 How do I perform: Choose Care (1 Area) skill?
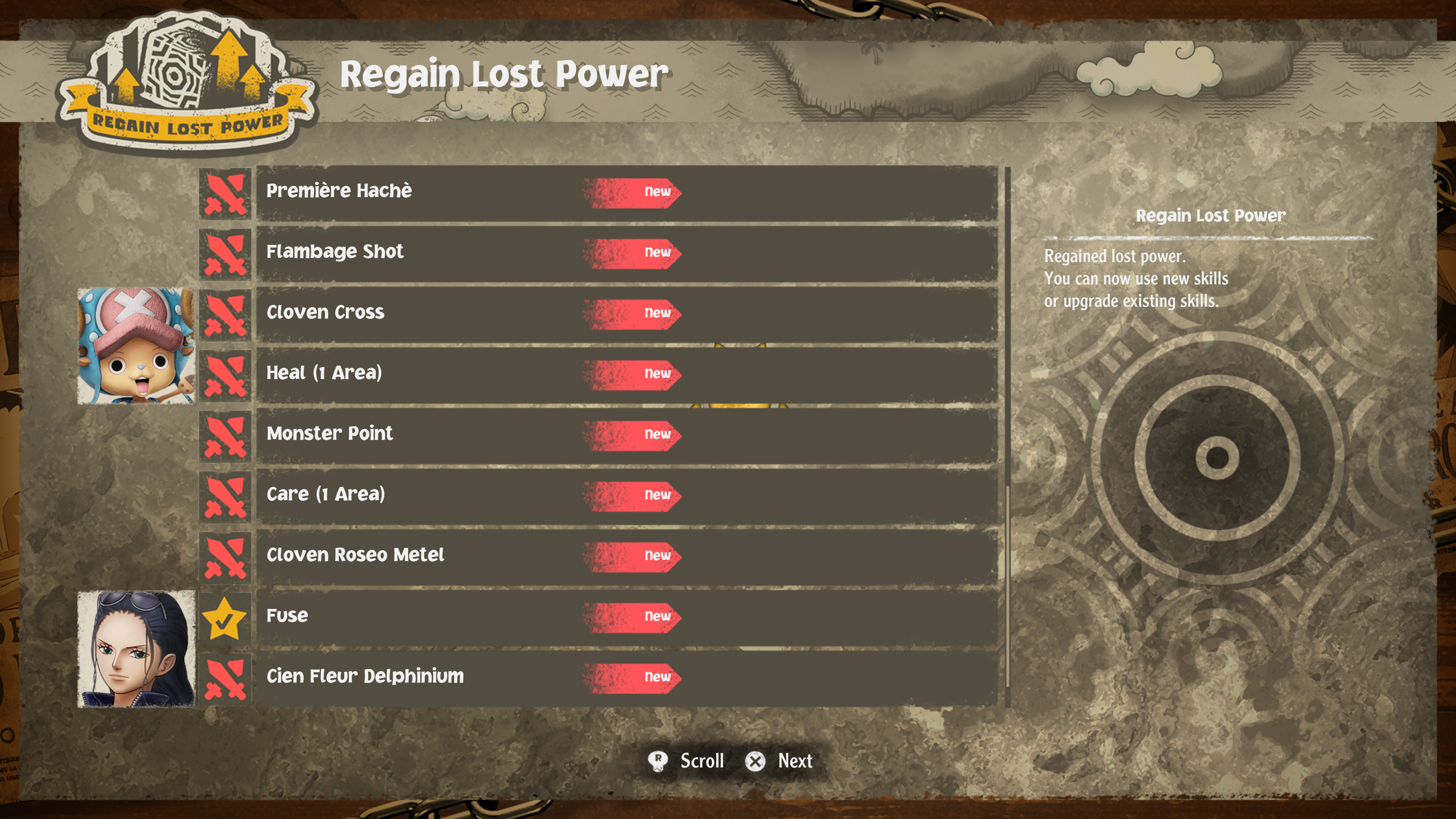(x=626, y=495)
